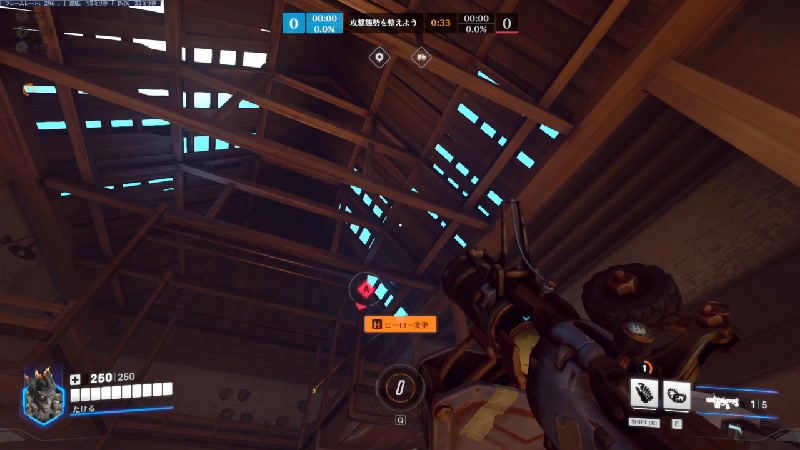Click the red diamond objective marker
The width and height of the screenshot is (800, 450).
pyautogui.click(x=366, y=291)
